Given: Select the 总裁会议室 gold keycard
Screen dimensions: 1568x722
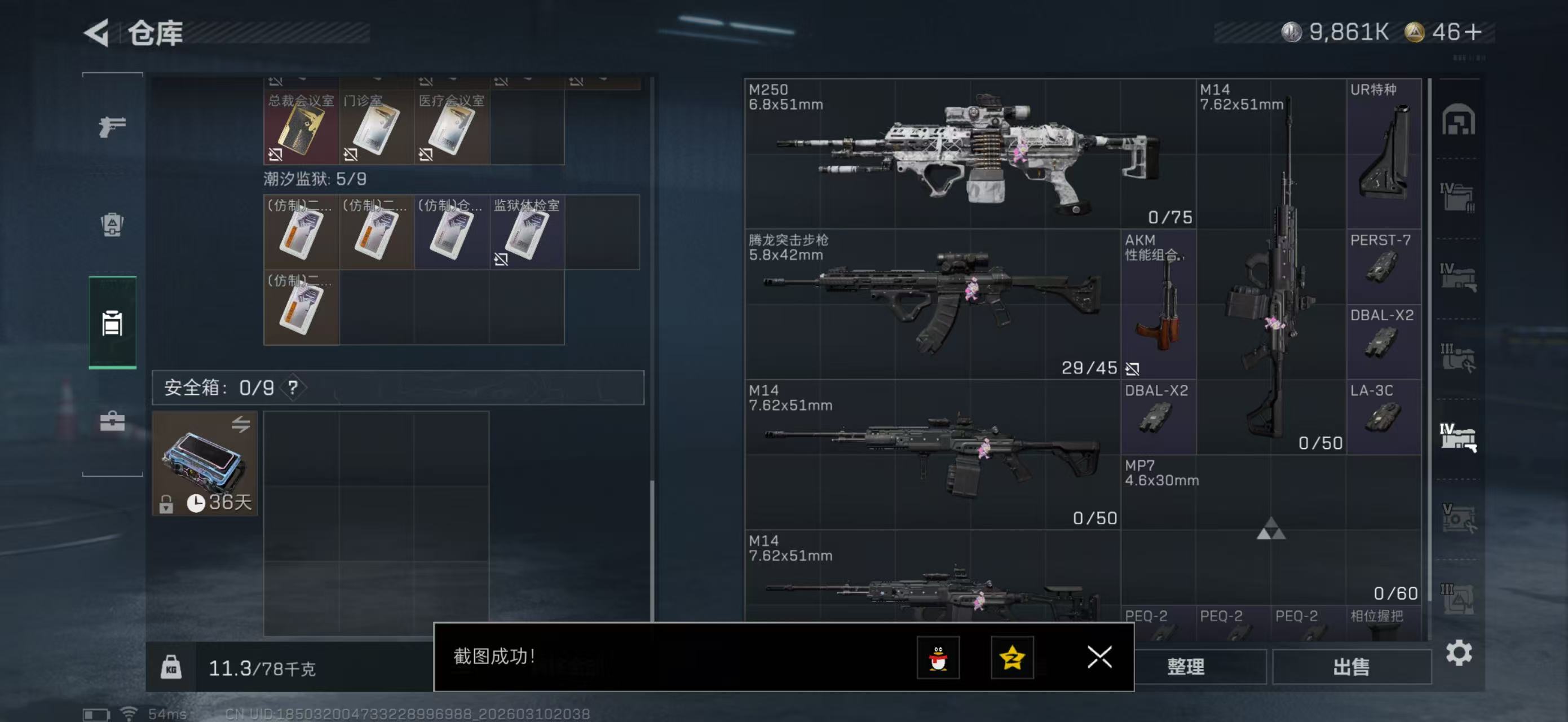Looking at the screenshot, I should tap(301, 129).
